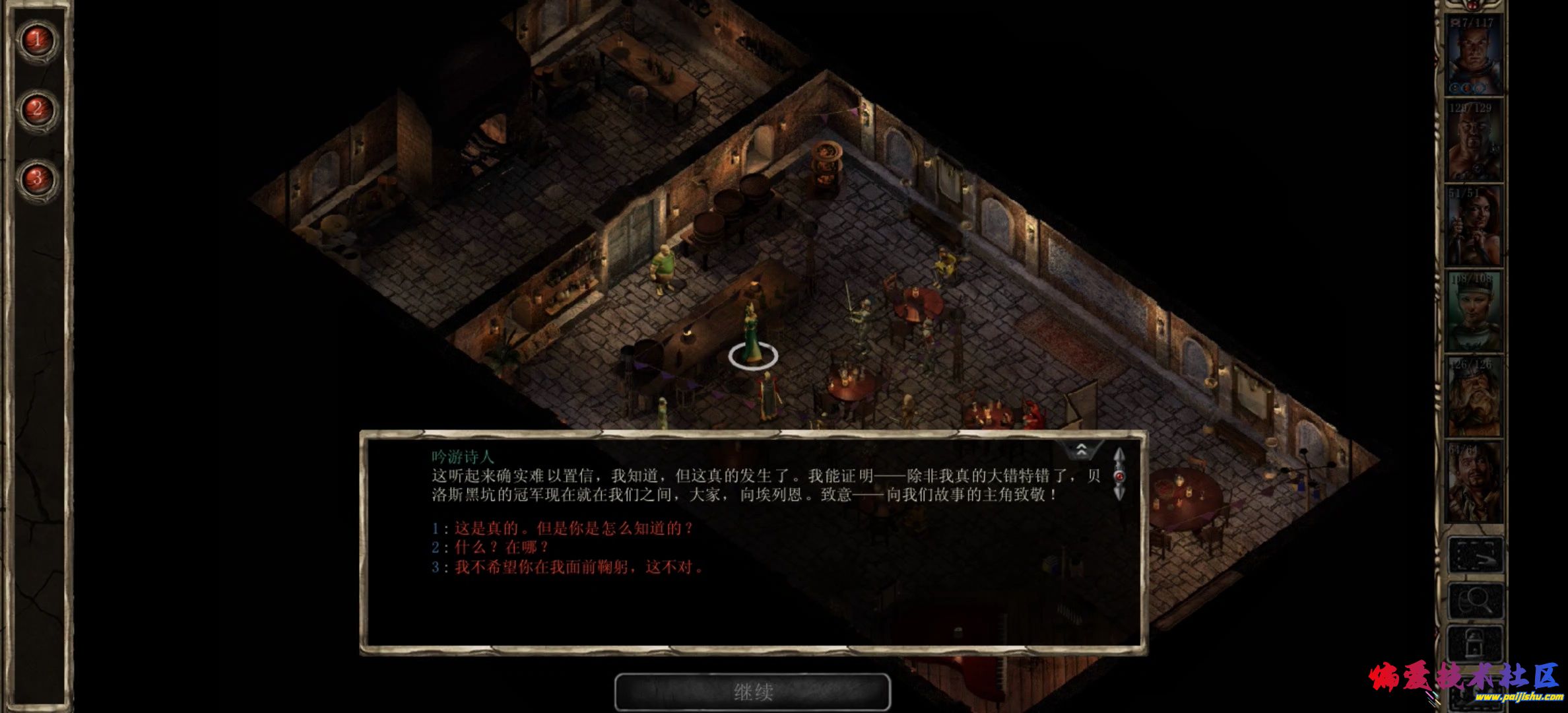Click the magnifying glass button
1568x713 pixels.
(x=1476, y=600)
